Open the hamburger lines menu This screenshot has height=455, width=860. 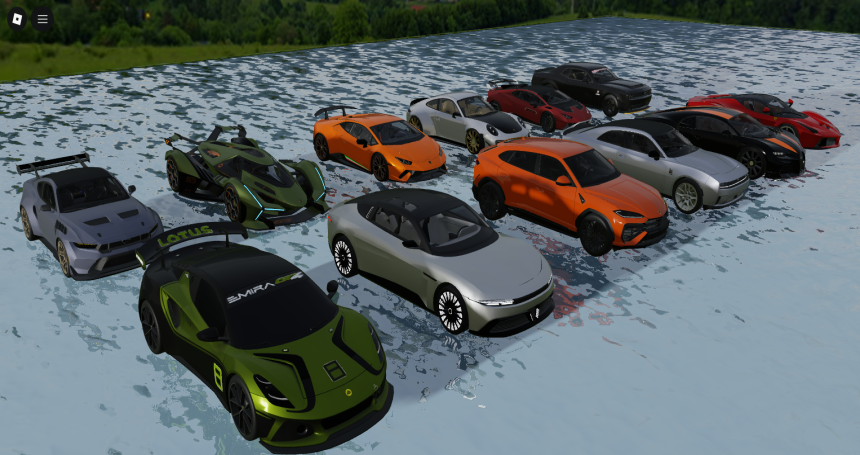(x=42, y=18)
